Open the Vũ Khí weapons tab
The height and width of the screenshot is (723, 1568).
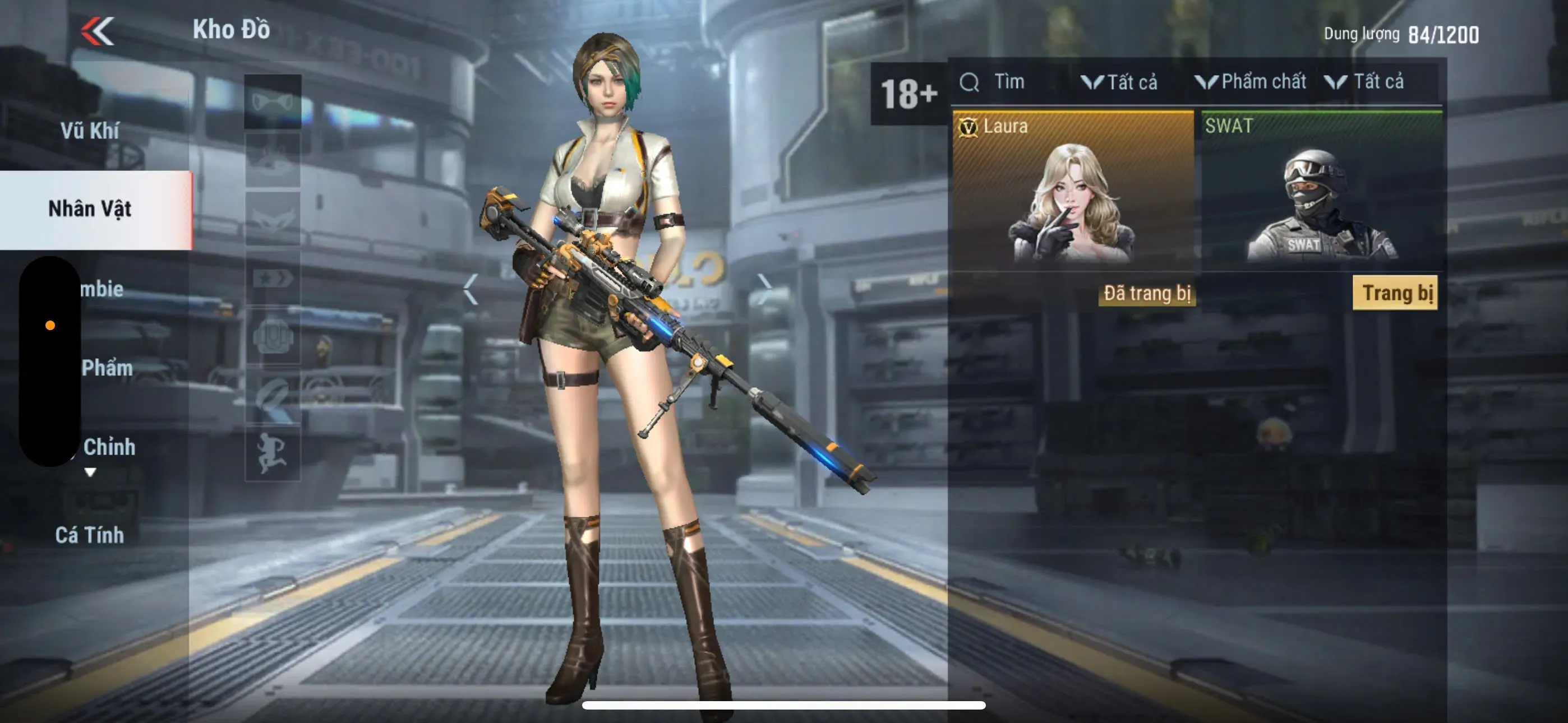tap(90, 130)
